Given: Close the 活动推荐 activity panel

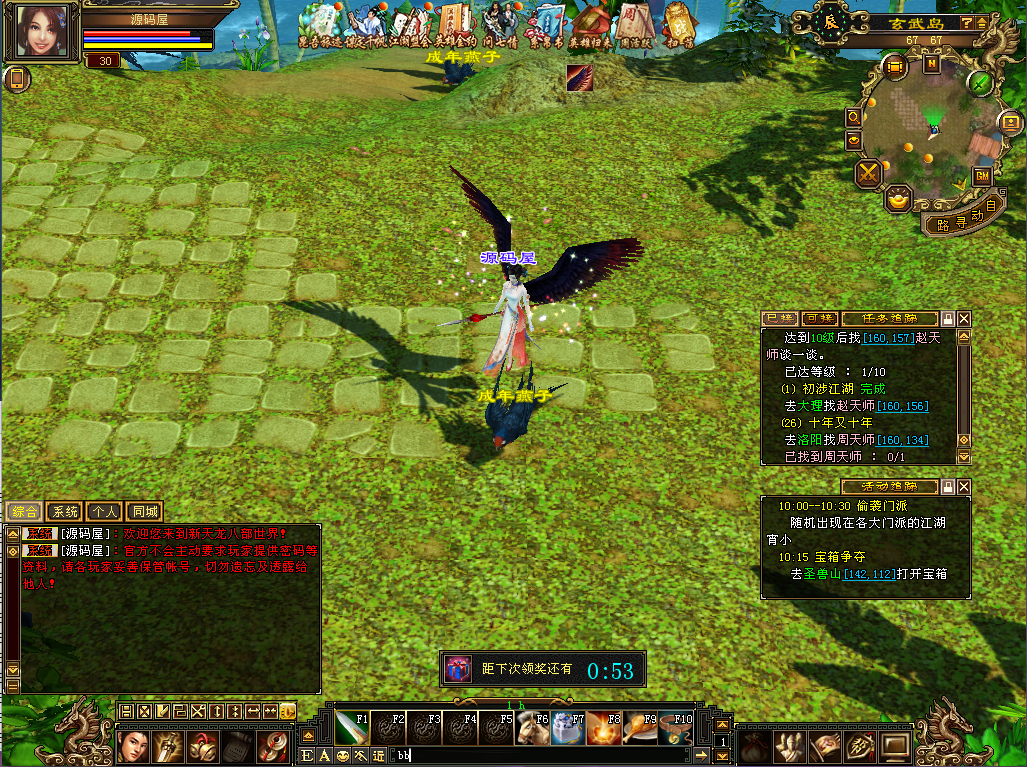Looking at the screenshot, I should pyautogui.click(x=964, y=486).
